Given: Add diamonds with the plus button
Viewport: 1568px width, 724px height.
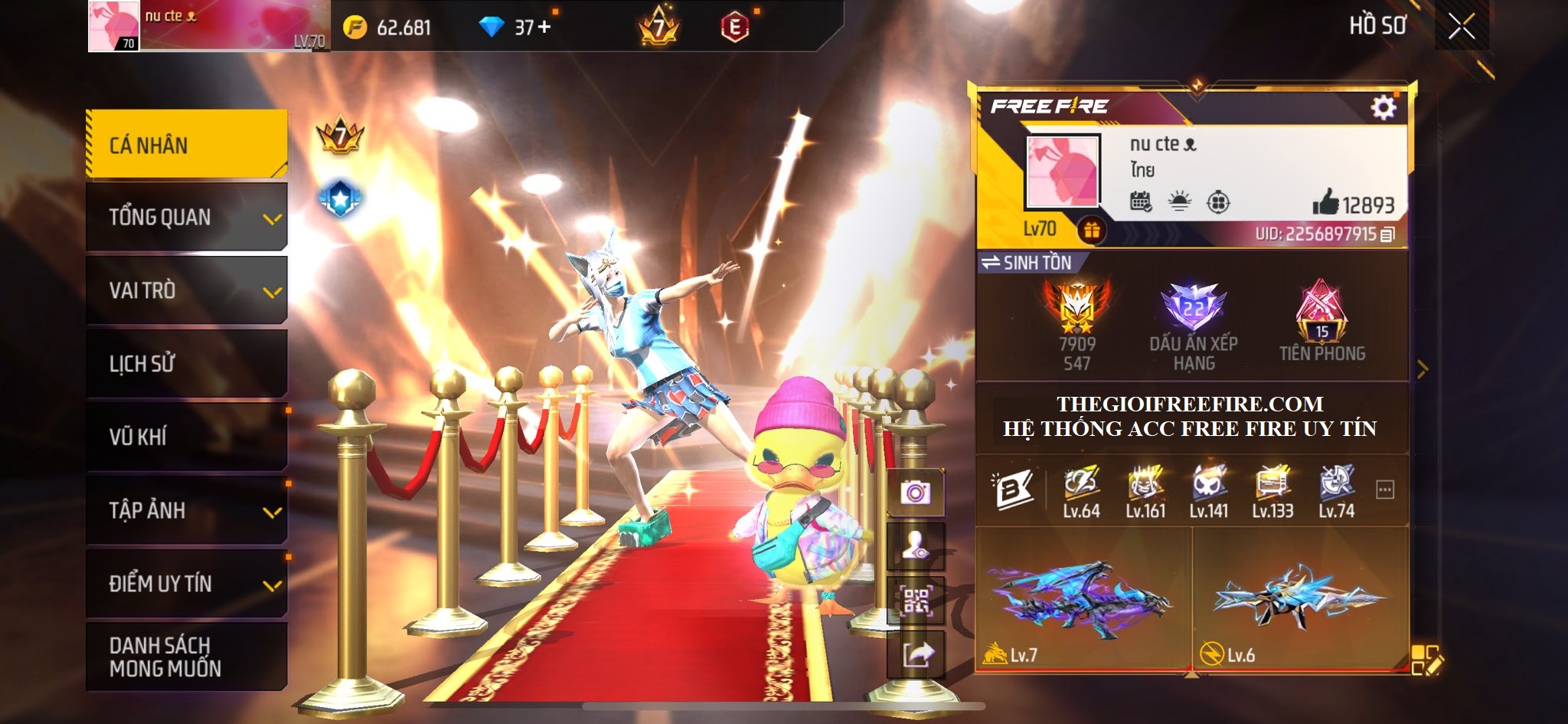Looking at the screenshot, I should pyautogui.click(x=544, y=27).
